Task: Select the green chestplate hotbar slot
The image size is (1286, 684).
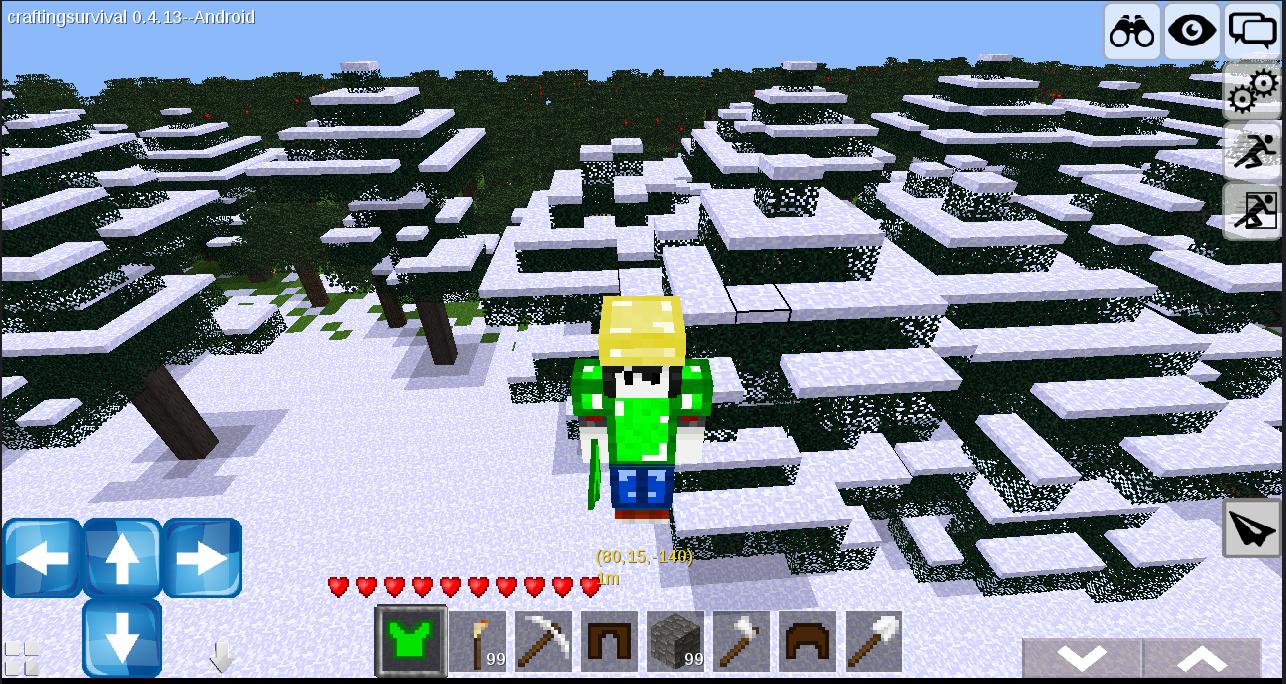Action: tap(410, 641)
